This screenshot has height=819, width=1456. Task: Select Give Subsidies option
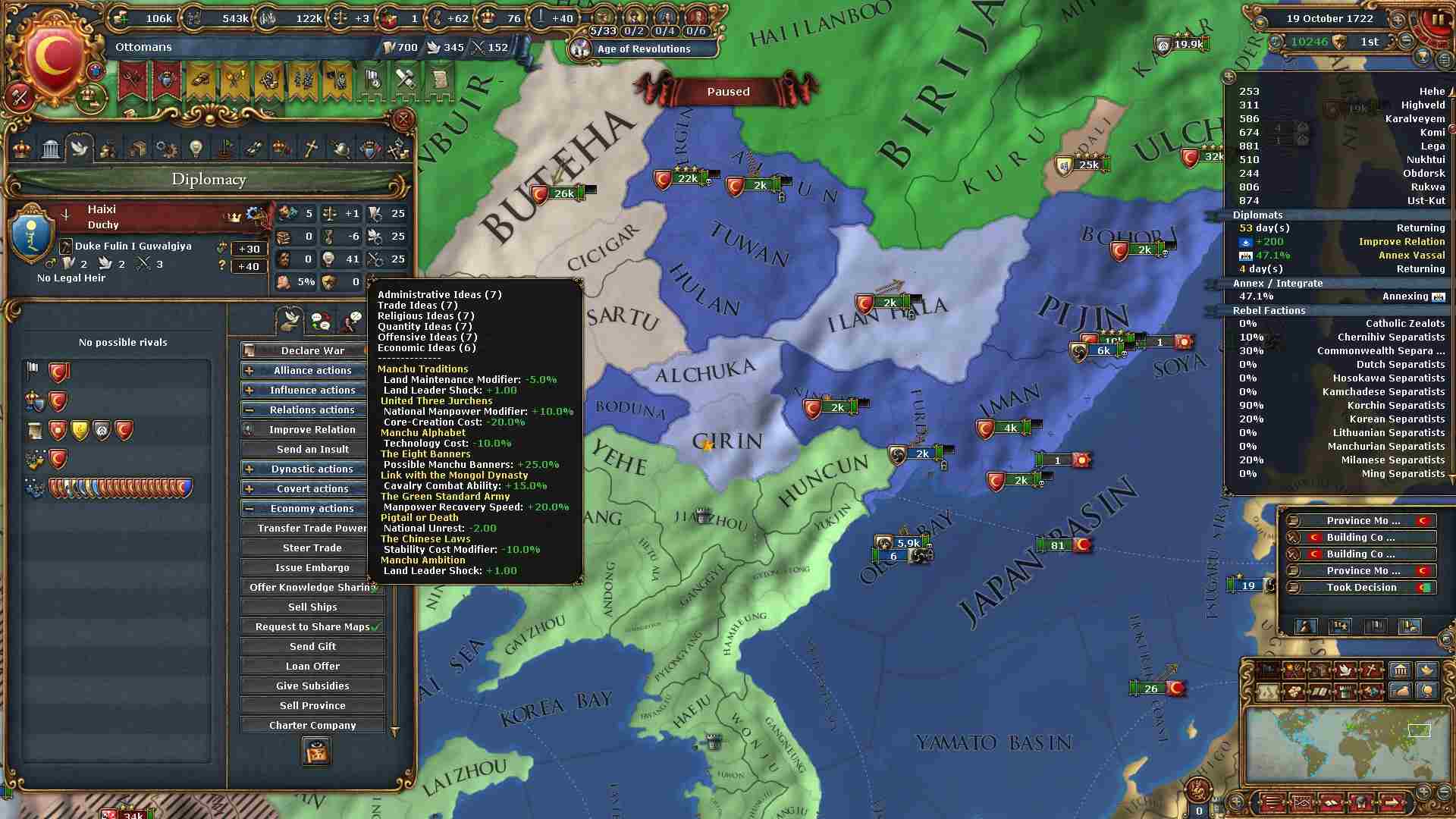[312, 686]
